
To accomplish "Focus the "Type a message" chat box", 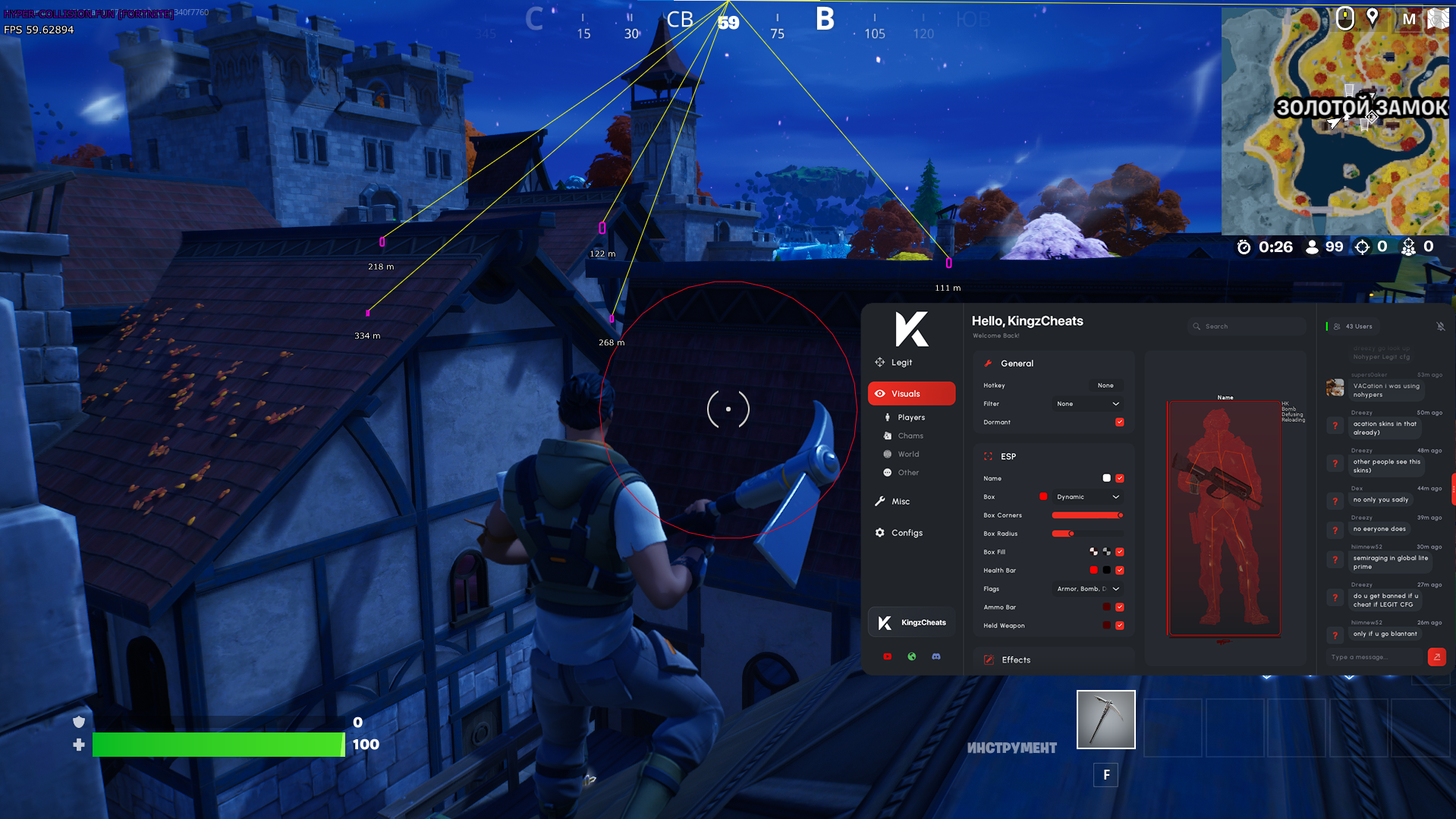I will [x=1375, y=657].
